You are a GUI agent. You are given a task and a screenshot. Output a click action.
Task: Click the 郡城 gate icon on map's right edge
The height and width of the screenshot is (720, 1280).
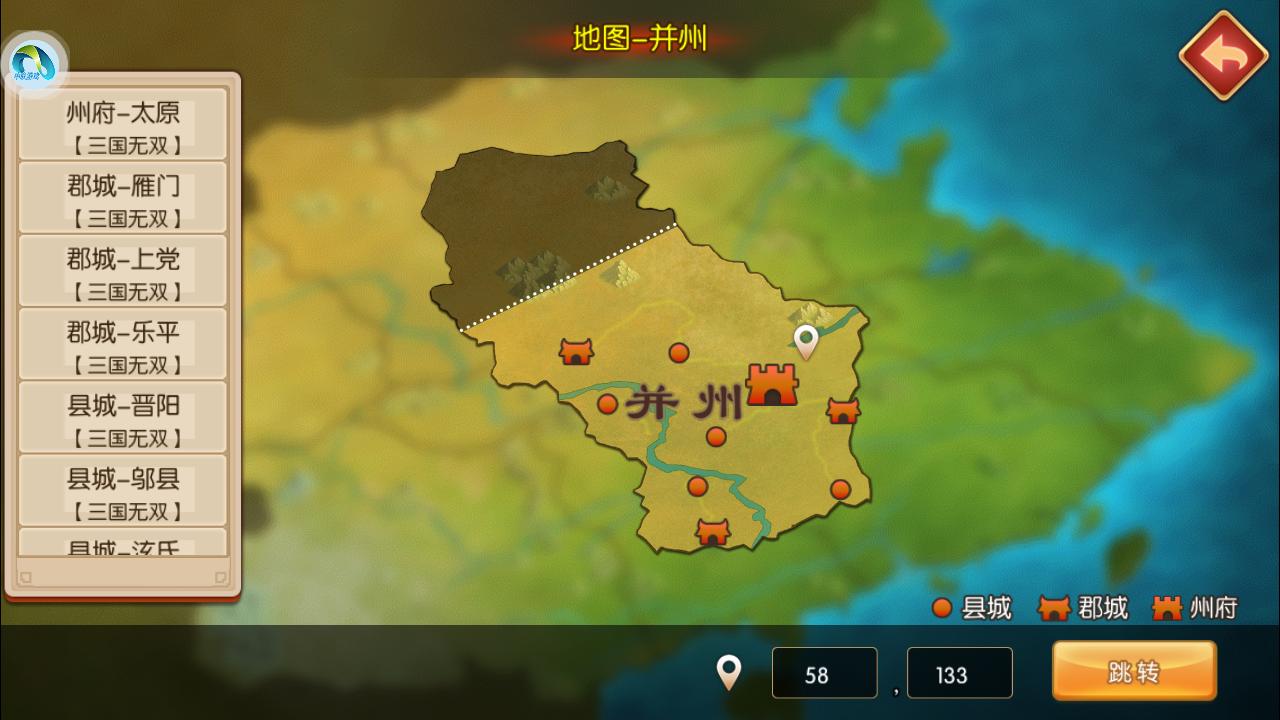[842, 411]
